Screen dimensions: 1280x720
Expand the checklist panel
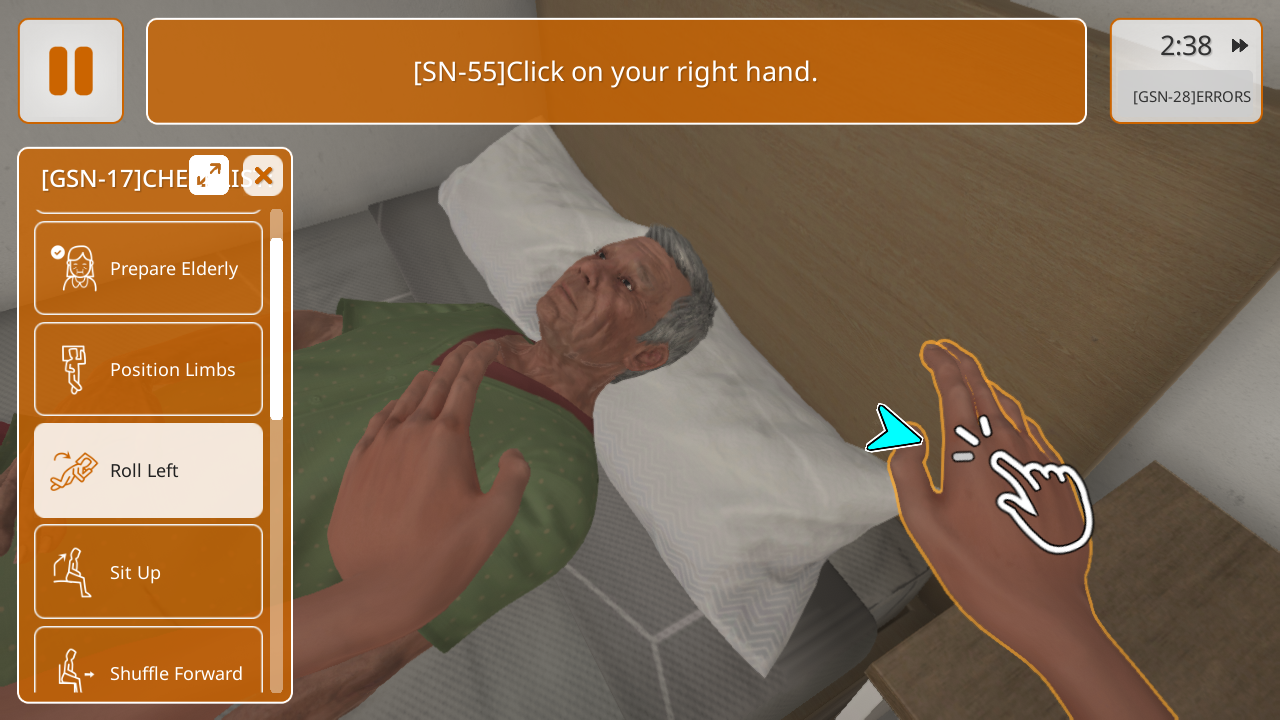(209, 175)
